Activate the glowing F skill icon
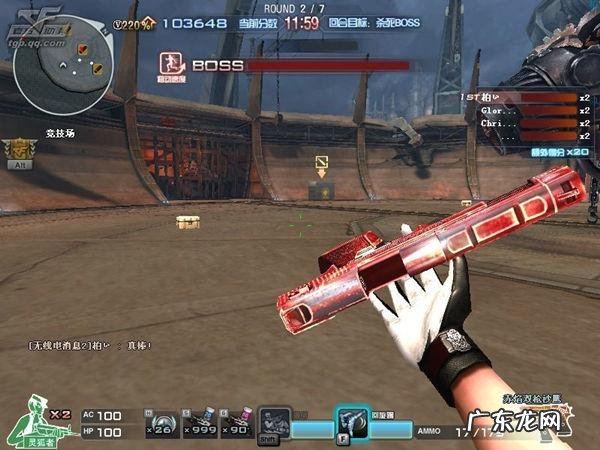This screenshot has width=600, height=450. [351, 423]
